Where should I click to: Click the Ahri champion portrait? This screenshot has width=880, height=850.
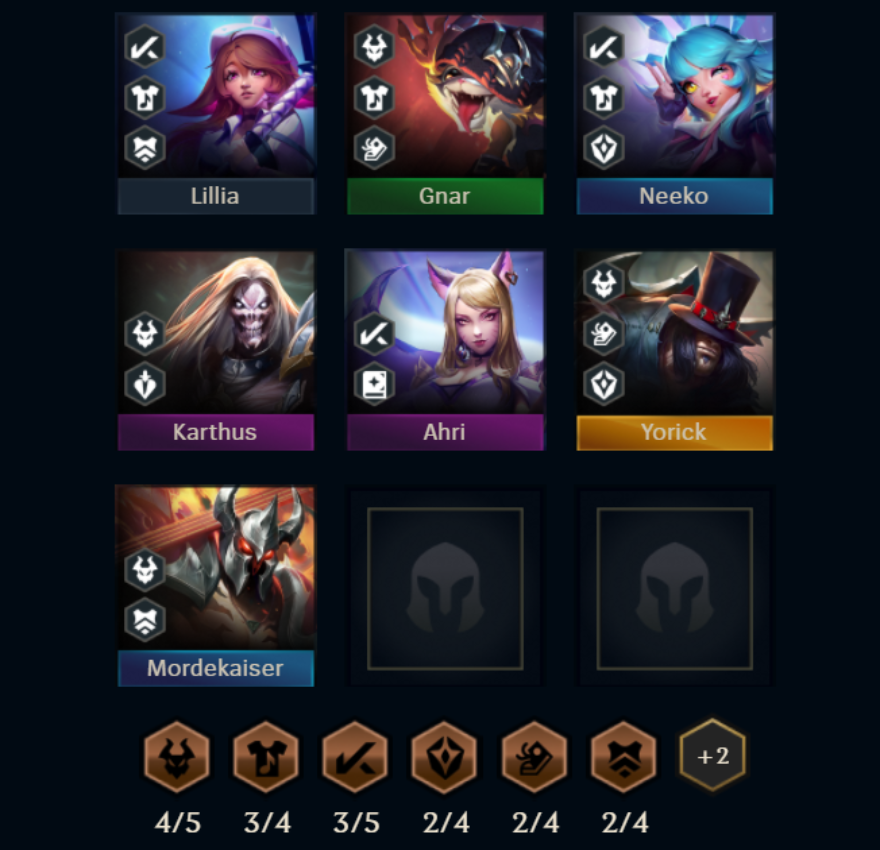445,349
